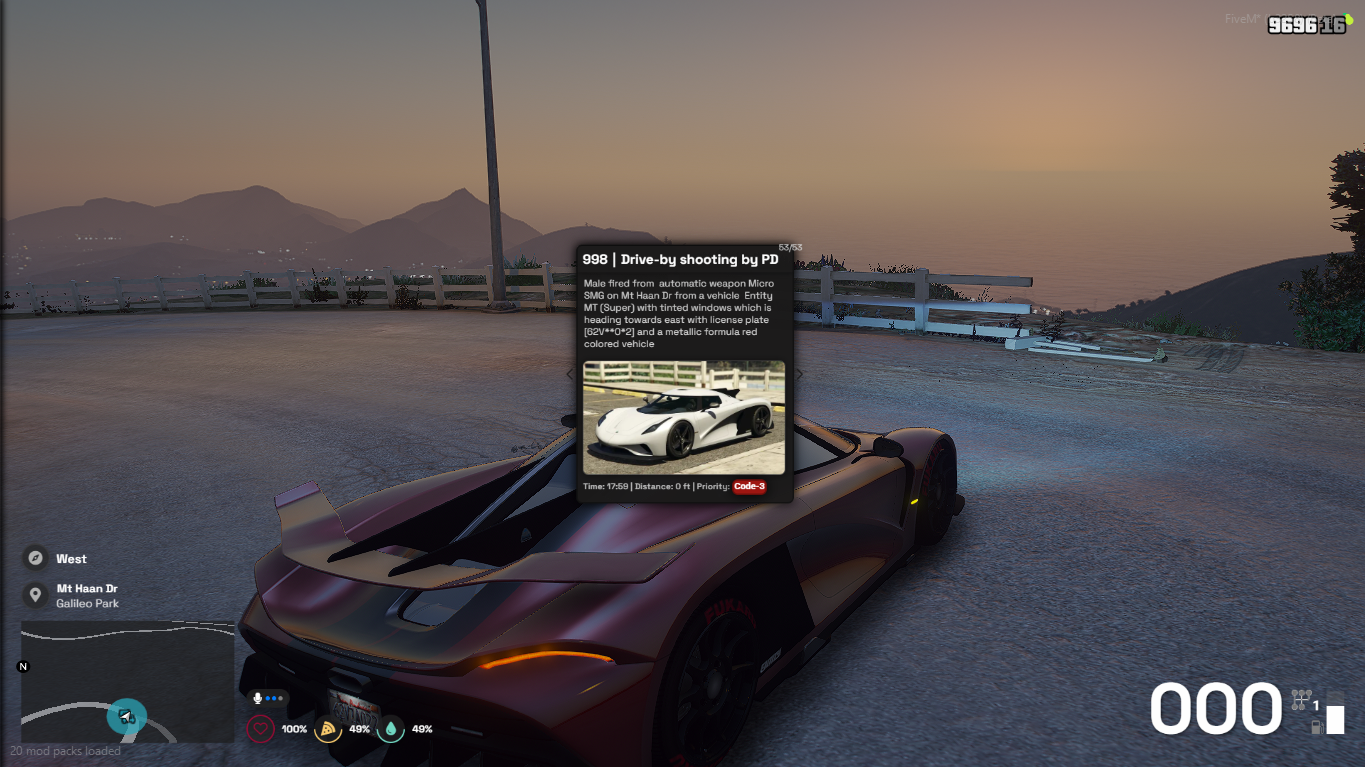This screenshot has height=767, width=1365.
Task: Click the heart health icon
Action: tap(261, 729)
